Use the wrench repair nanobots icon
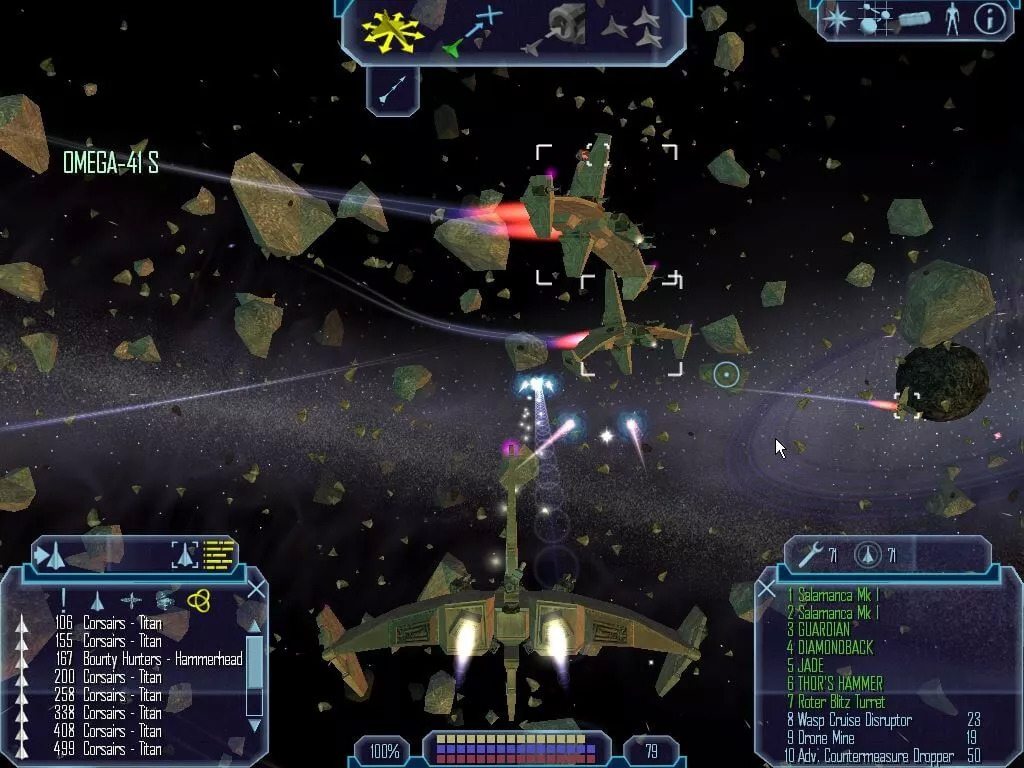 (809, 554)
